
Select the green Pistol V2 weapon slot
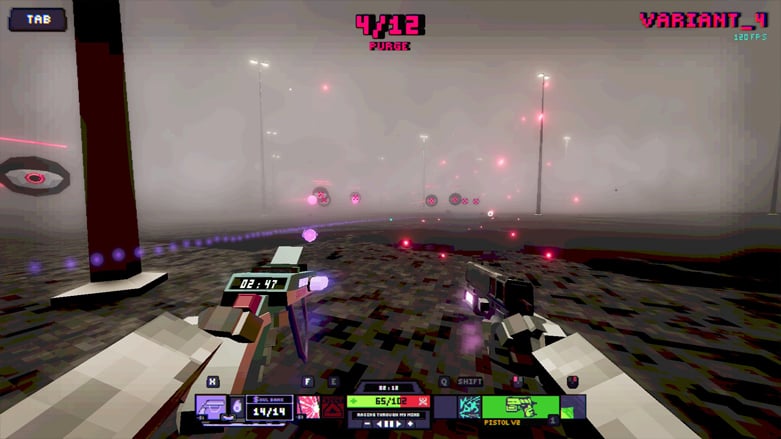520,407
